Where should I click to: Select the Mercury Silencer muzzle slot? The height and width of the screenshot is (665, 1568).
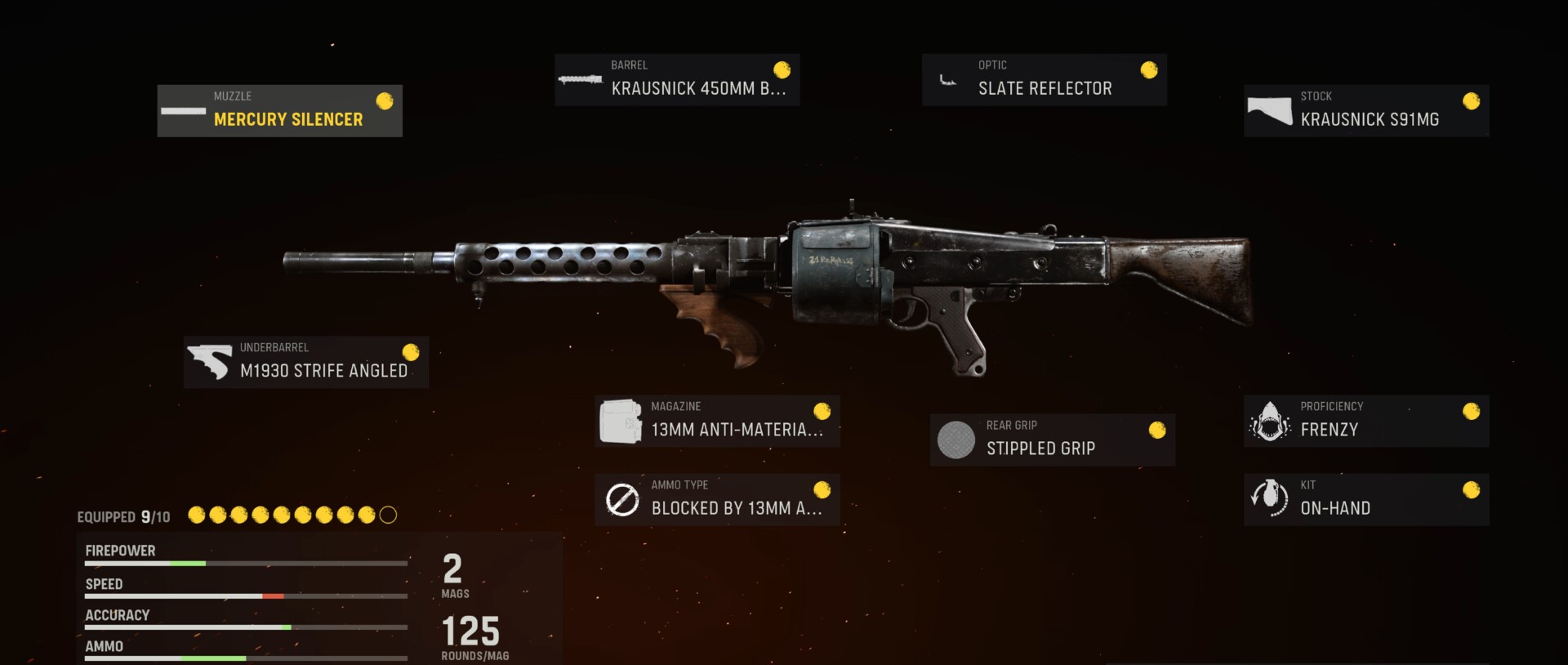(x=279, y=111)
